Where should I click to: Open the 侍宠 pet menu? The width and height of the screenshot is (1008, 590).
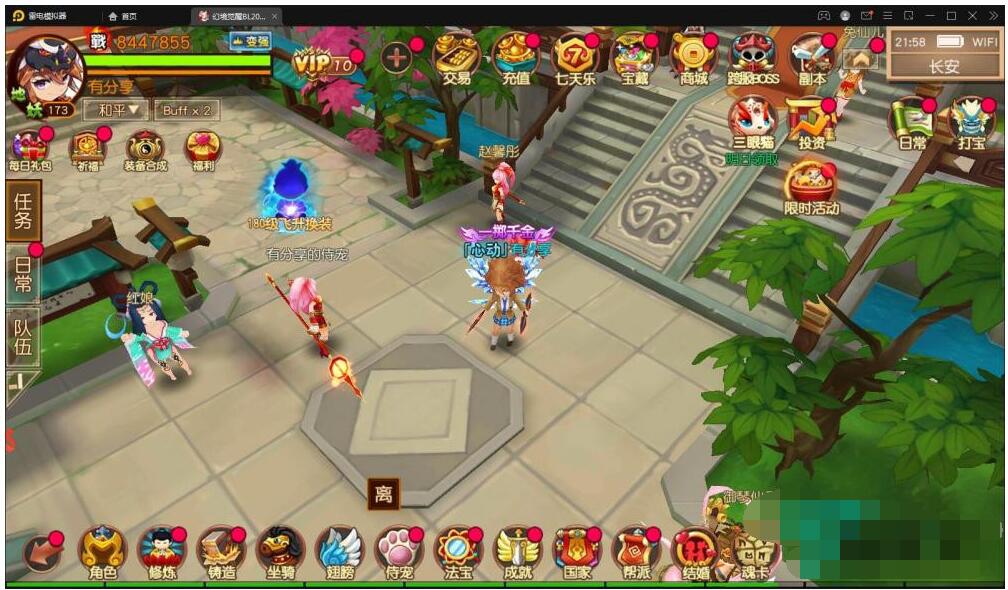pyautogui.click(x=398, y=552)
